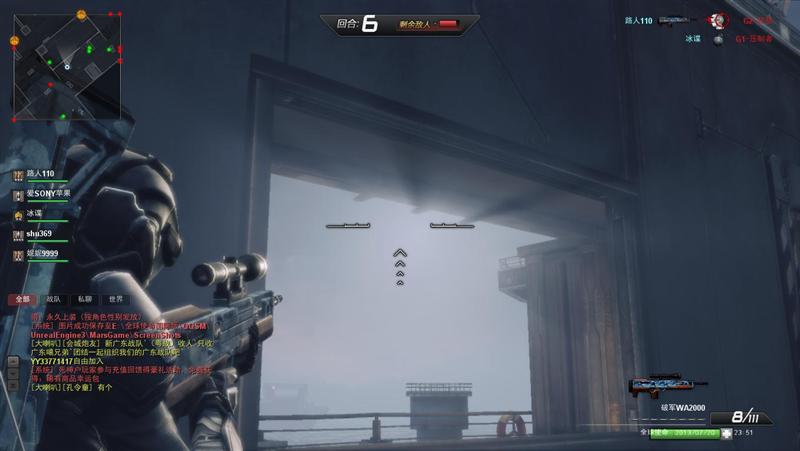
Task: Select teammate 路人110 in the squad list
Action: (40, 174)
